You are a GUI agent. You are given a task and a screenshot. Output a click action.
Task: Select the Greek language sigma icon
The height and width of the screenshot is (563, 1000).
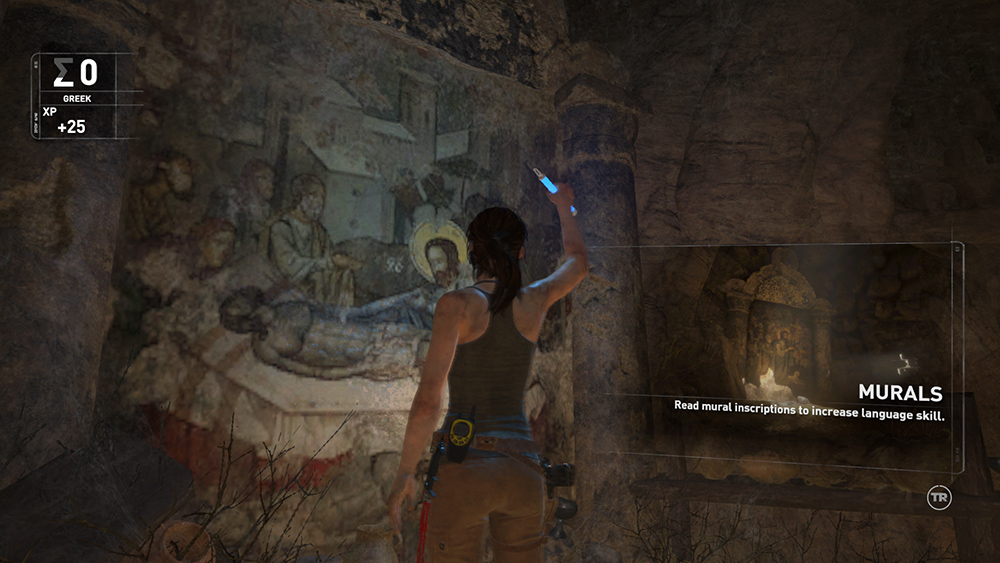64,73
